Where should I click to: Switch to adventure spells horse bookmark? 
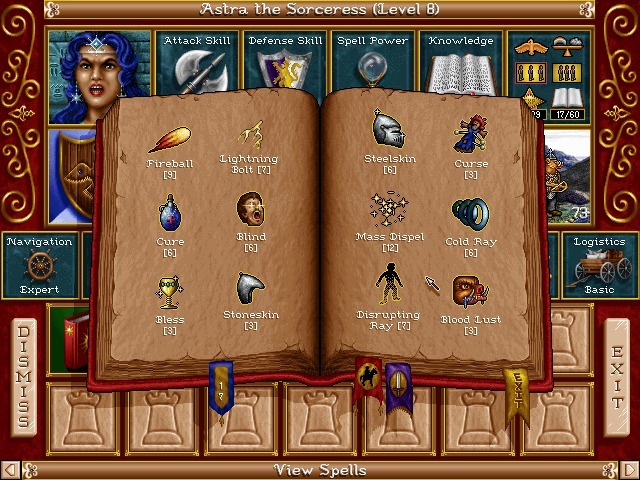(368, 378)
